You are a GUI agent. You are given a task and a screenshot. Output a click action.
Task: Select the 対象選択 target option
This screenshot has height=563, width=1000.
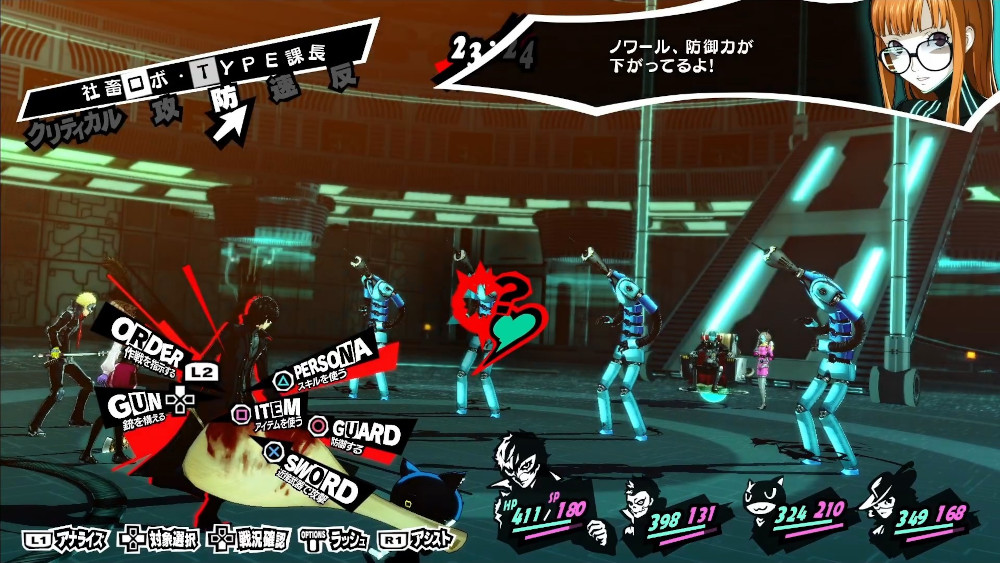pos(160,540)
